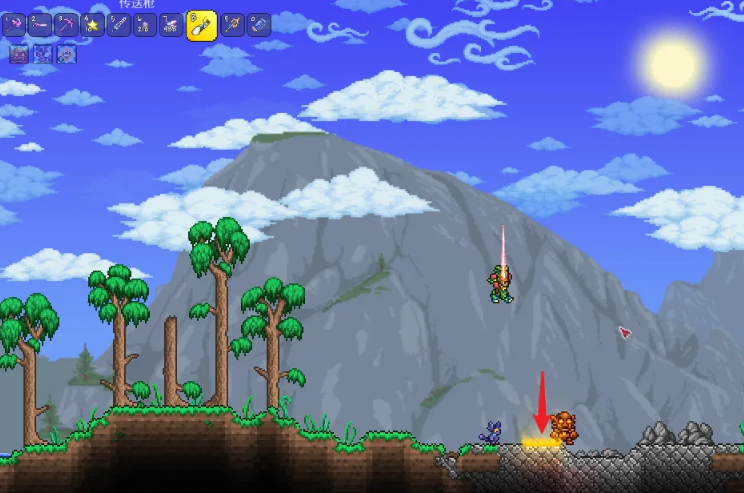Click the highlighted portal gun slot
Image resolution: width=744 pixels, height=493 pixels.
[201, 25]
